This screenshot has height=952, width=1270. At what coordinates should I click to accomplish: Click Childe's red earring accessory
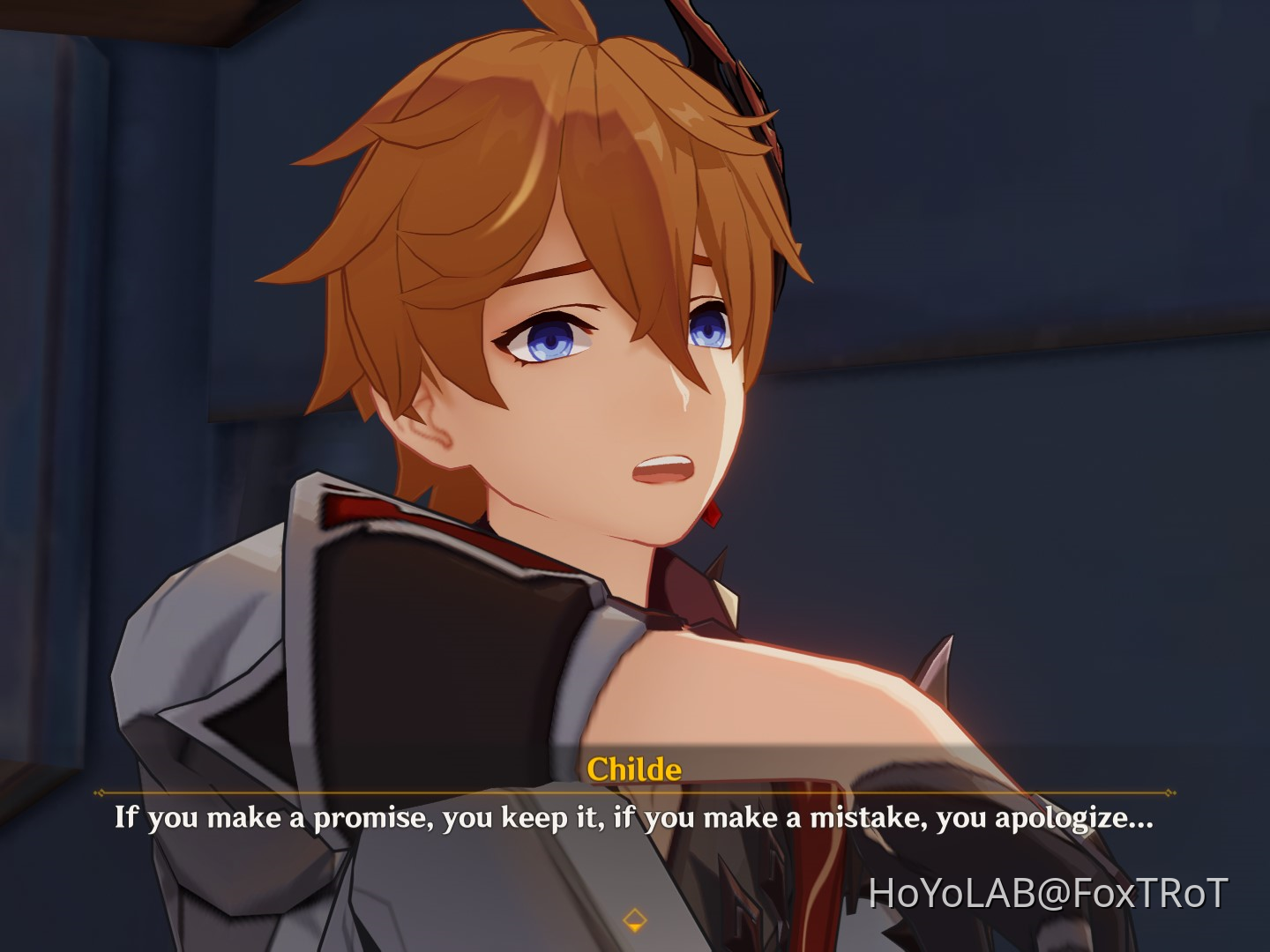click(x=711, y=516)
